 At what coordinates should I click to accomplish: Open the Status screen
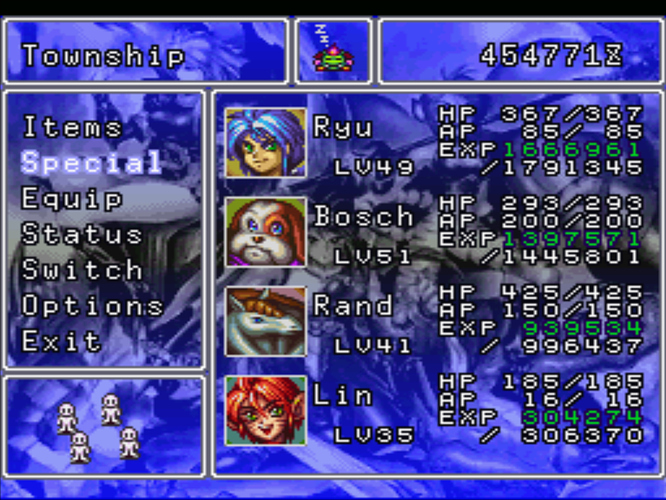pos(81,234)
